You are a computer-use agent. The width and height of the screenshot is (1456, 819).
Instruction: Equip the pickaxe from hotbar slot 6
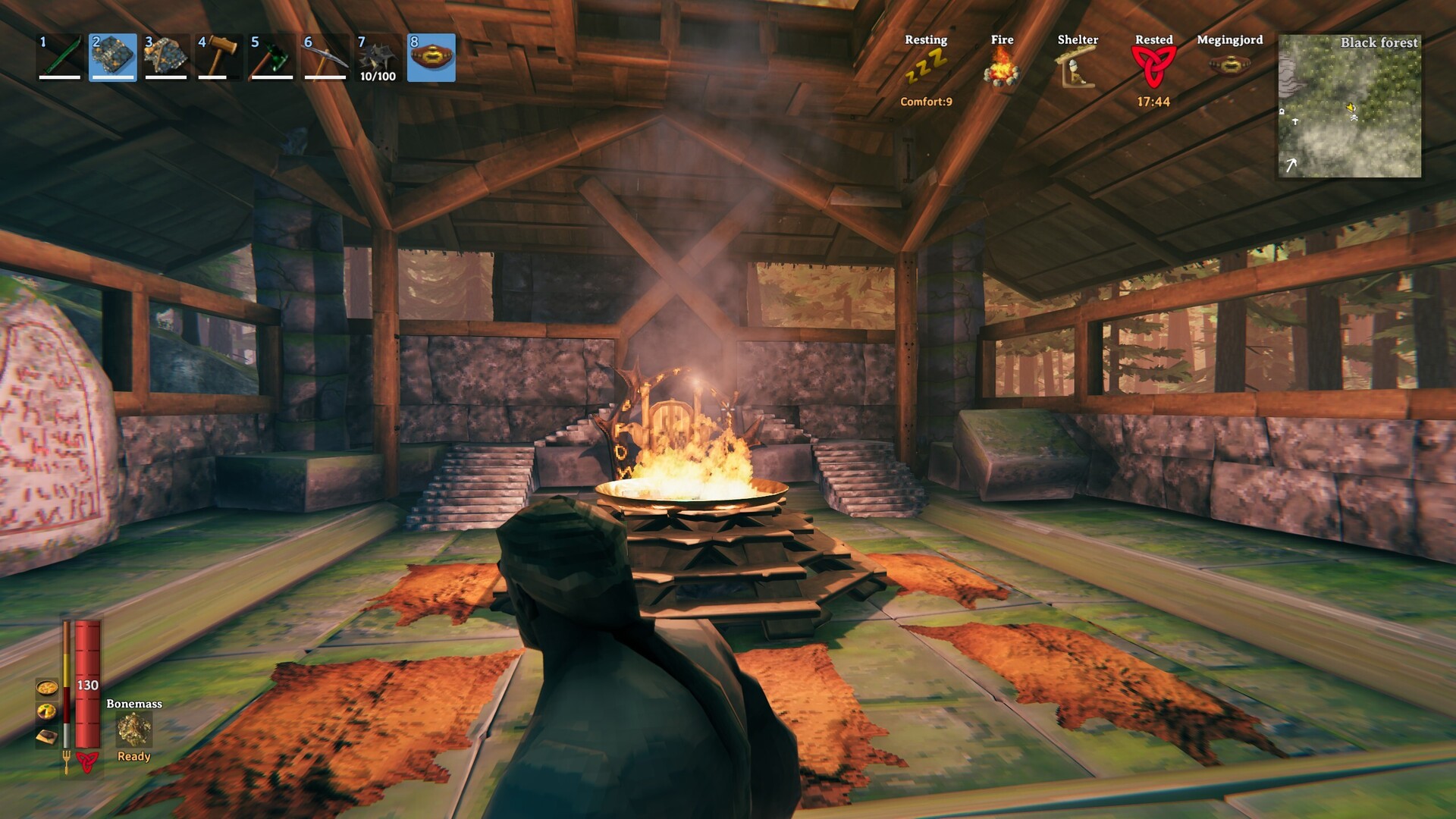(x=325, y=57)
